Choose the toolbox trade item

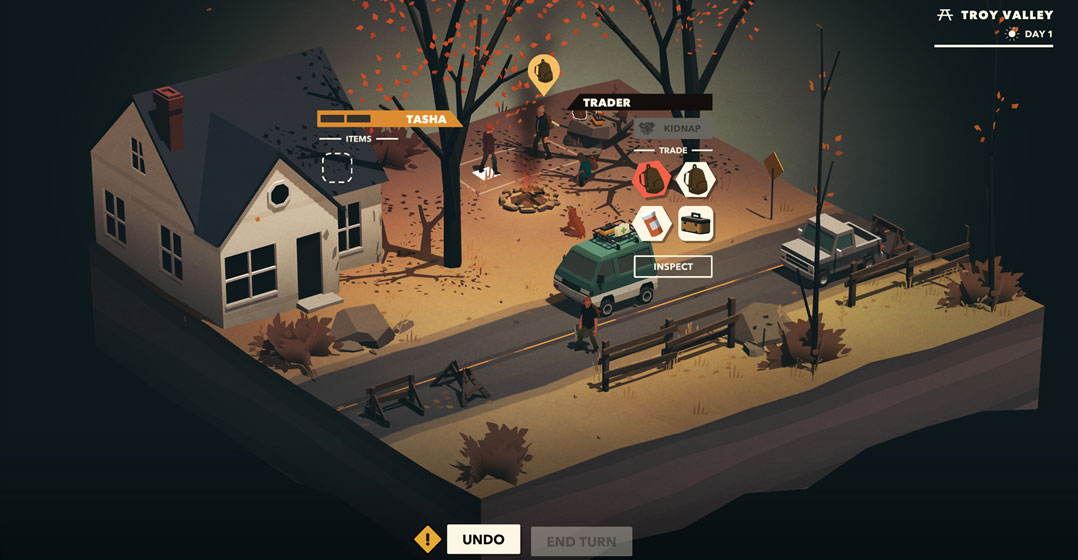point(696,224)
